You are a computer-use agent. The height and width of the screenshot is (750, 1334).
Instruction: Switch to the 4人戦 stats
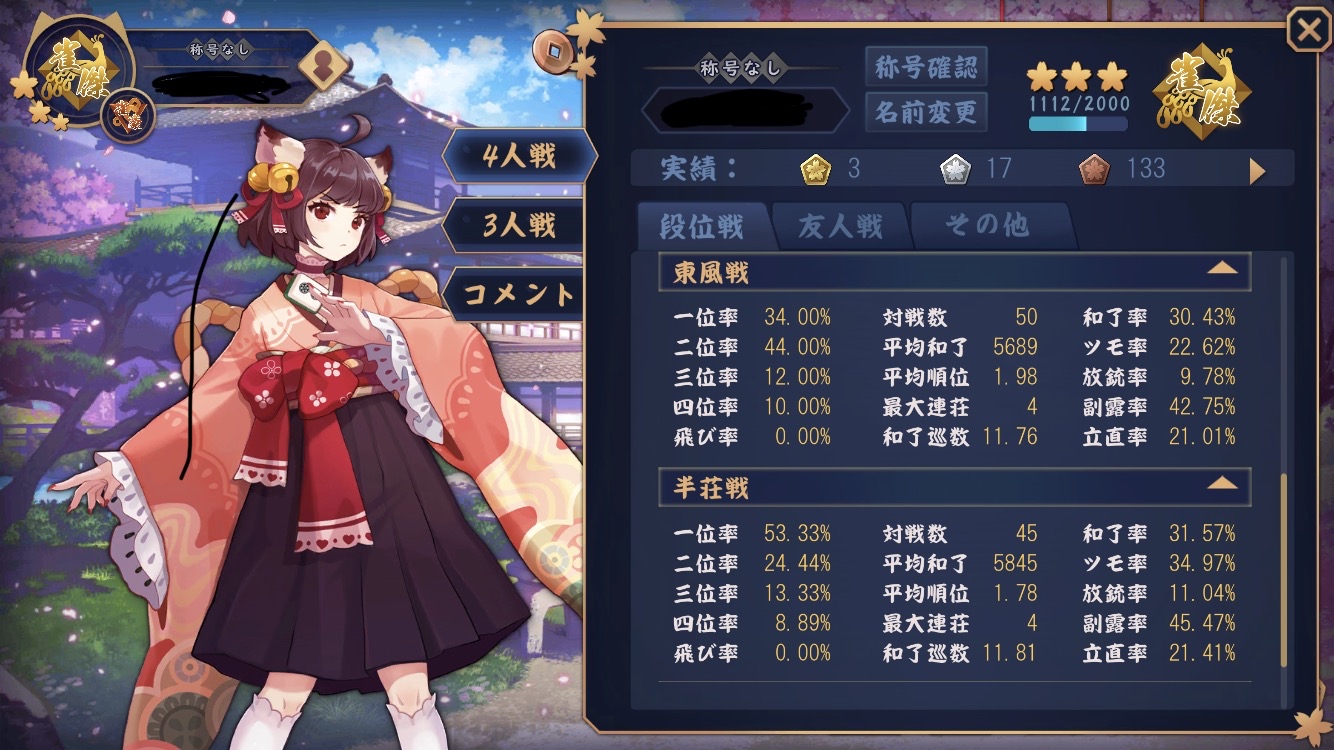point(519,156)
